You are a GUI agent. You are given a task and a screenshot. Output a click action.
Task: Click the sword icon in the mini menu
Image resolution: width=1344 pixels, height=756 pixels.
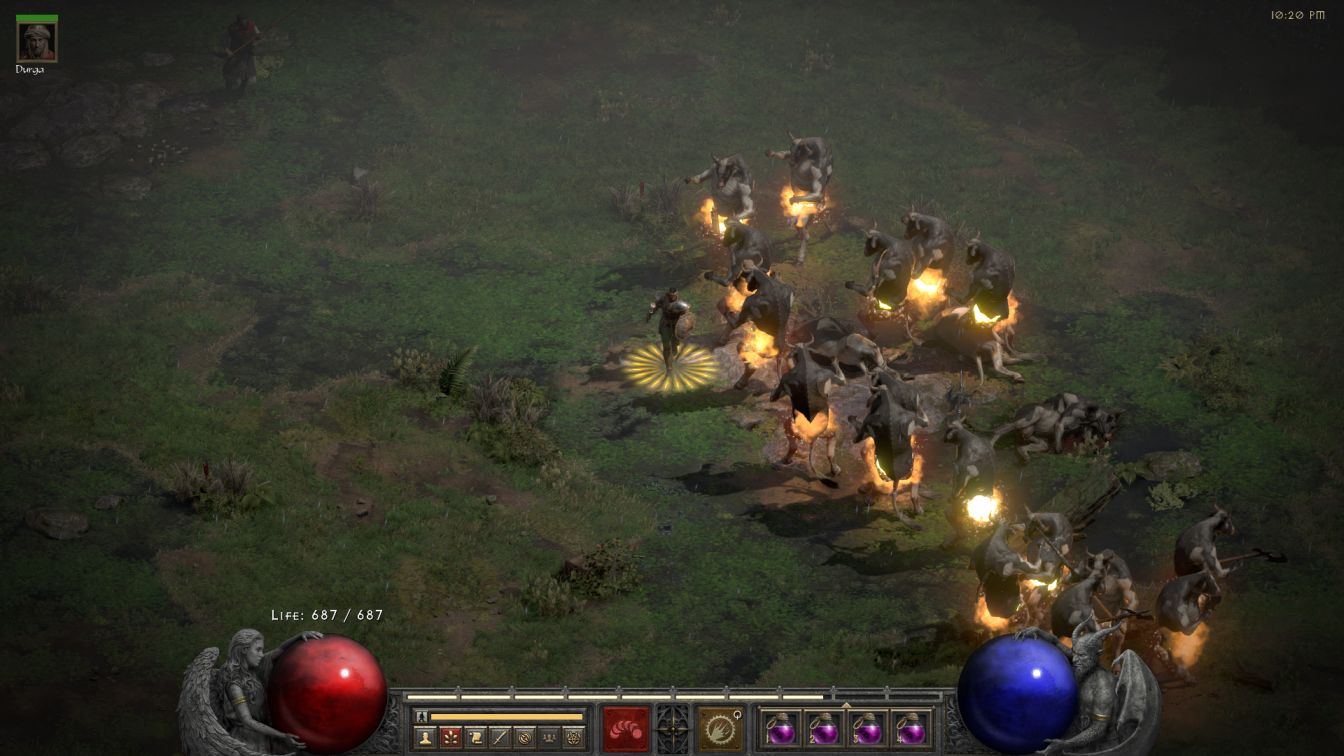pos(499,738)
